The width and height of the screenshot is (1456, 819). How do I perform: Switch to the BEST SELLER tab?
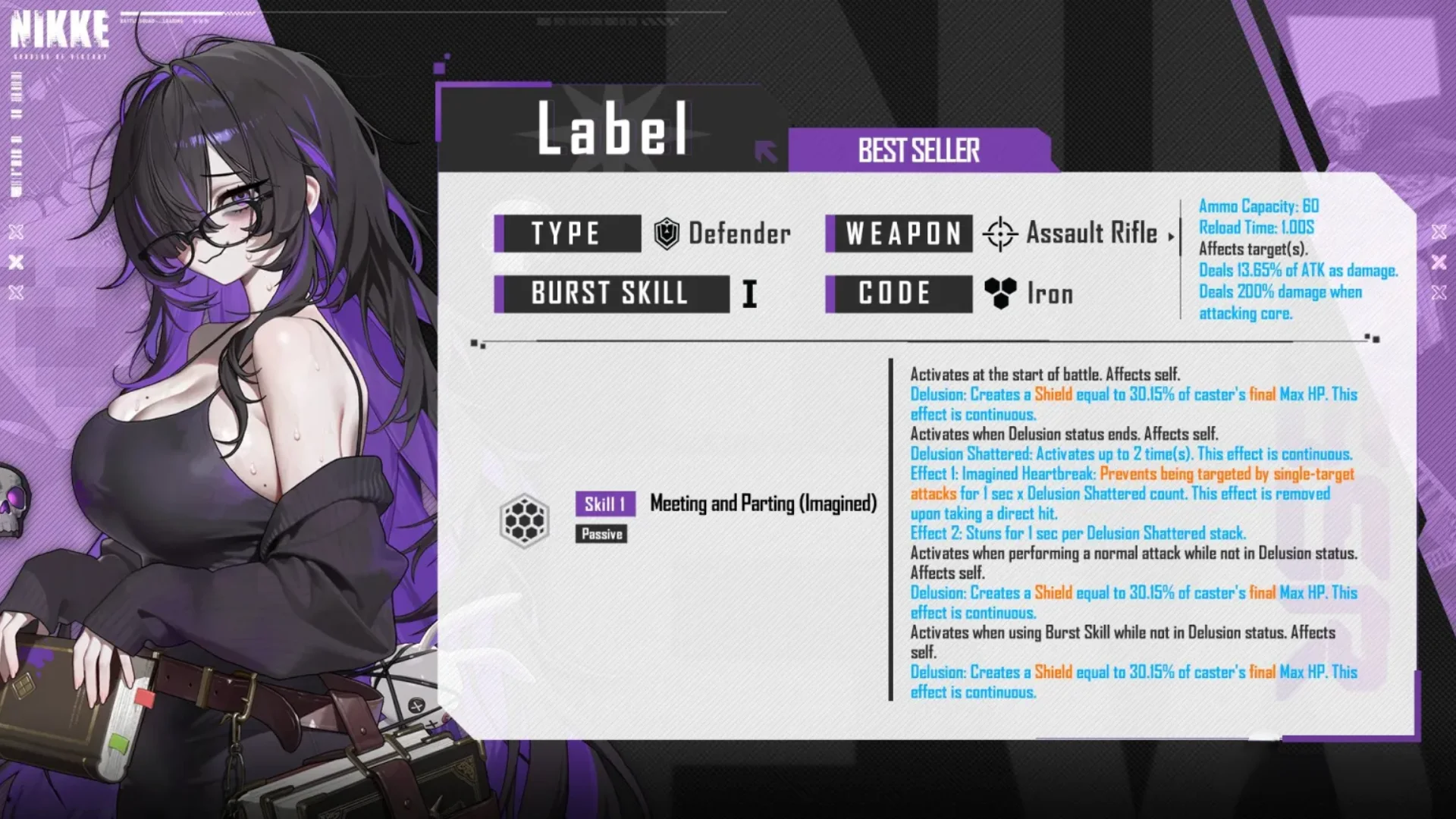point(918,150)
